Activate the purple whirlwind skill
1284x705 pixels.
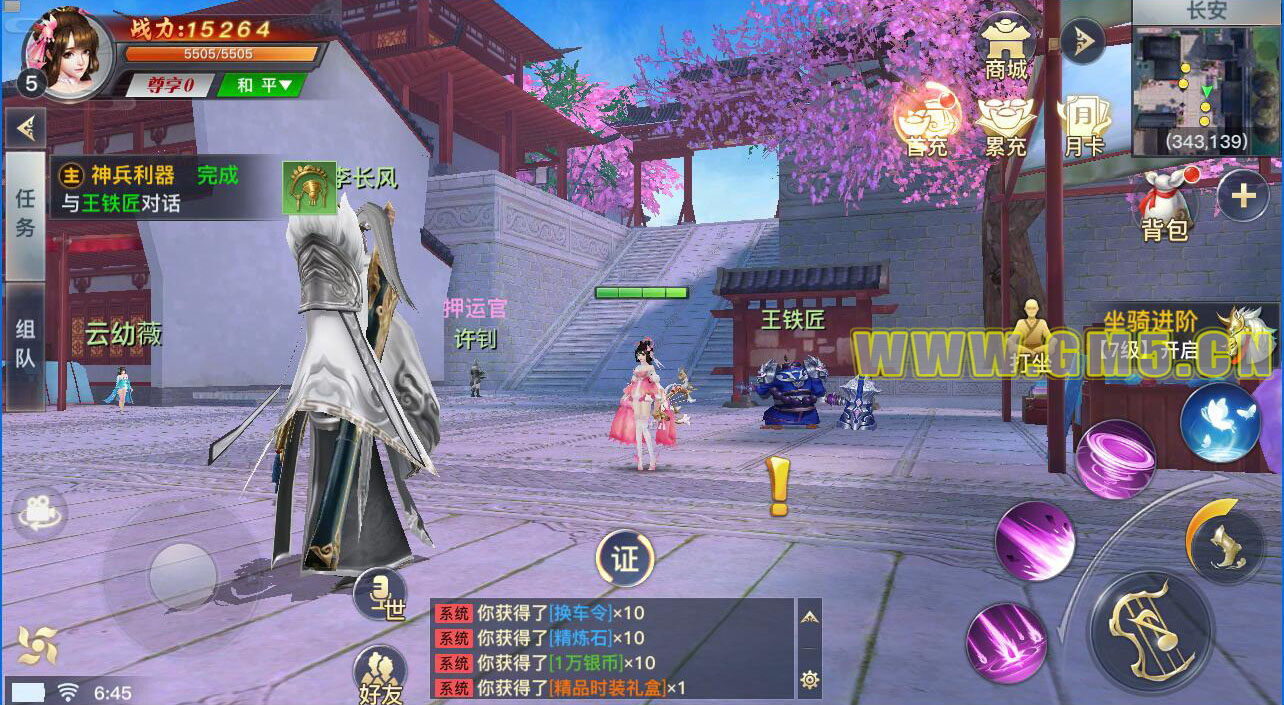coord(1116,460)
